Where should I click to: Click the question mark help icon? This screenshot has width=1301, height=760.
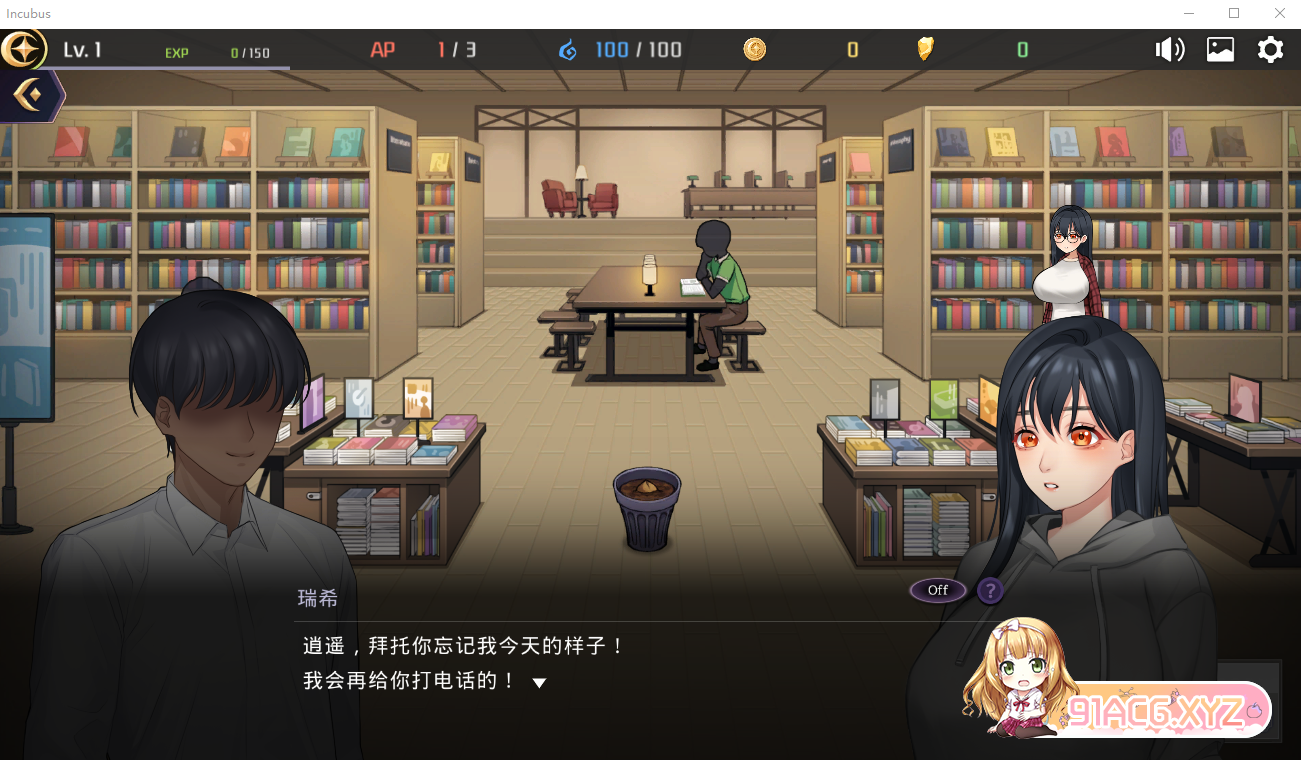click(x=989, y=591)
